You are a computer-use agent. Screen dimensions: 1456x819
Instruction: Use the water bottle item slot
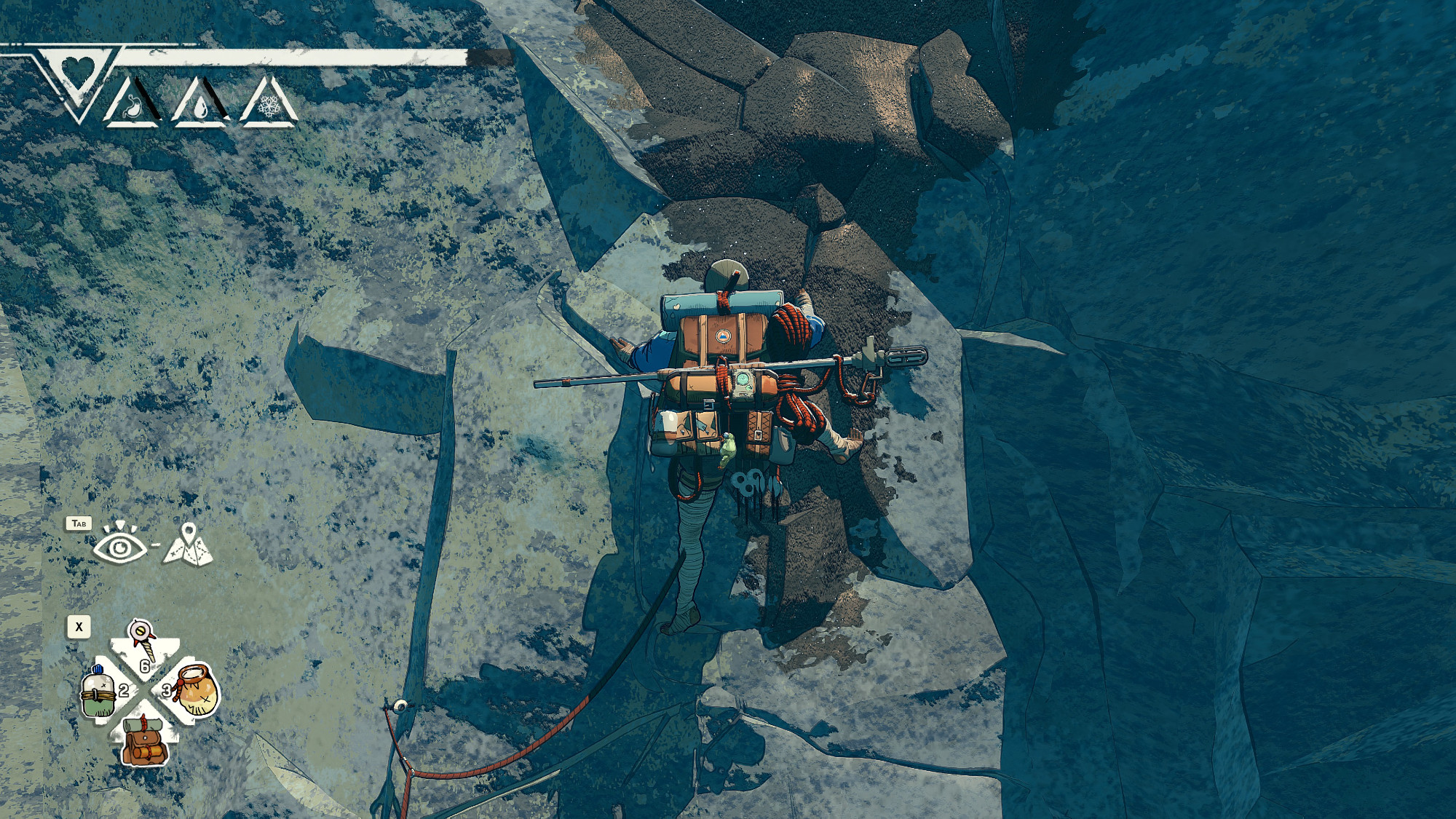tap(99, 690)
